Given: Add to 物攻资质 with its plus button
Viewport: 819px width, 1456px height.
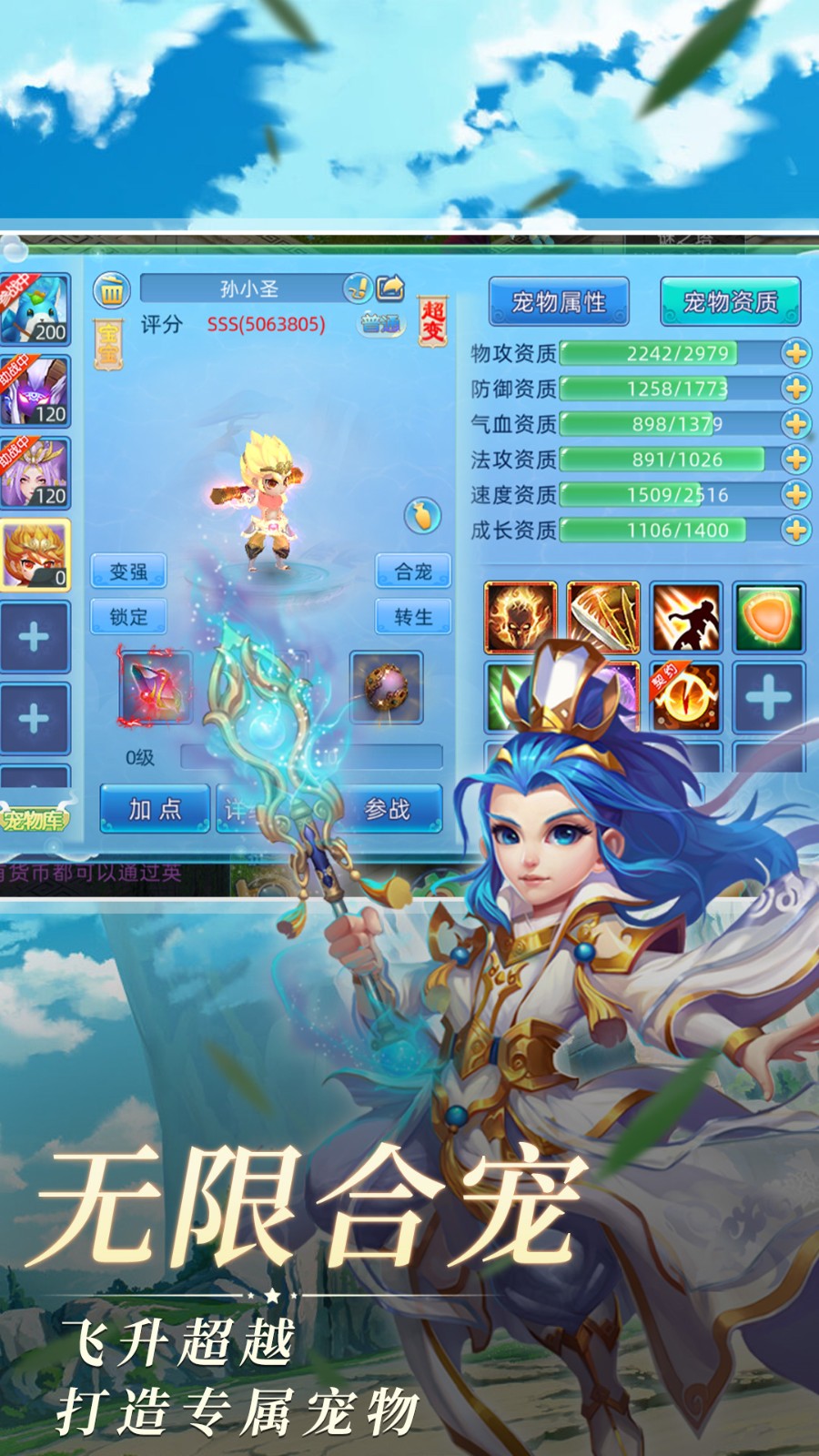Looking at the screenshot, I should pyautogui.click(x=795, y=353).
